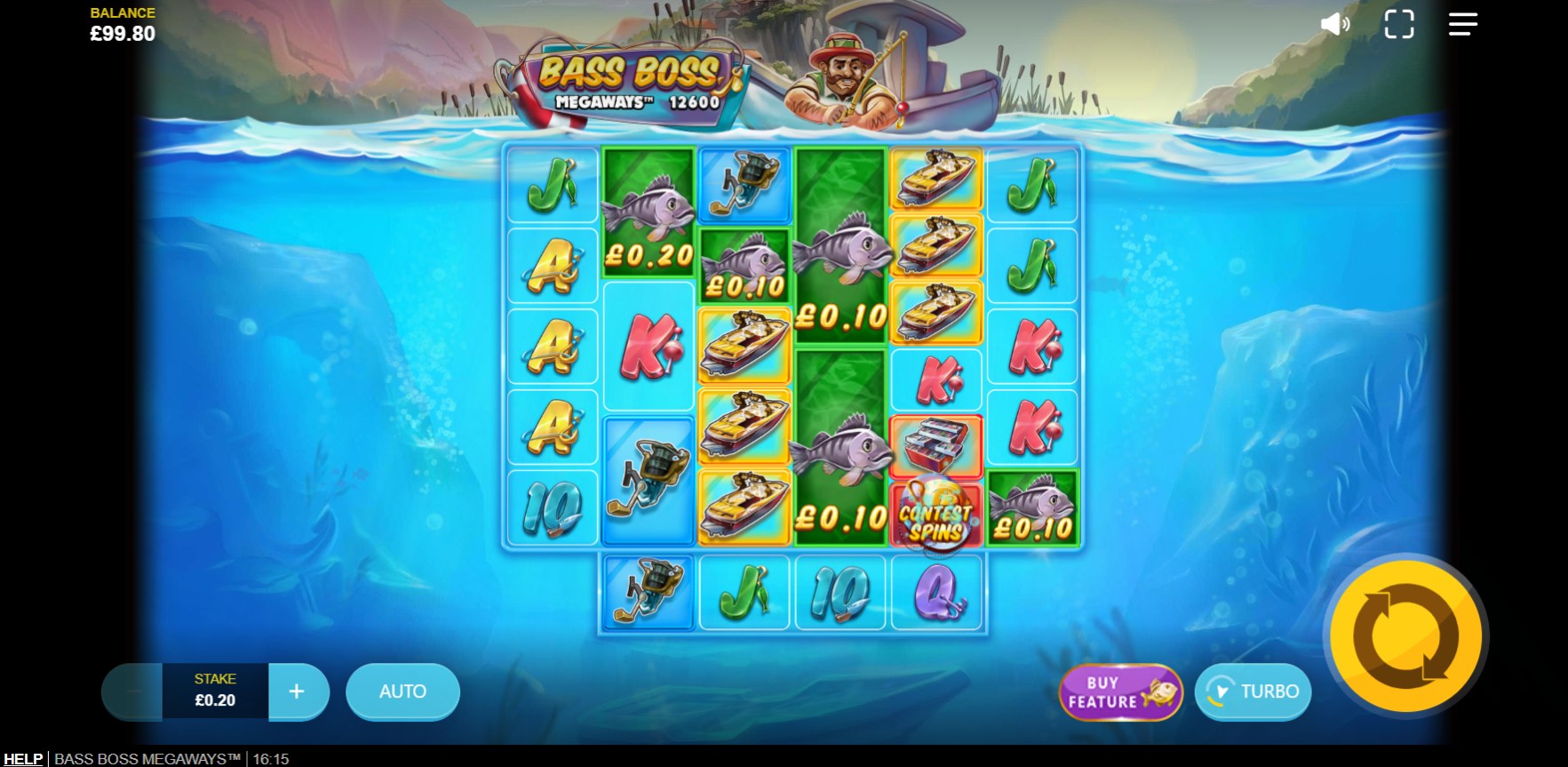Decrease the stake with the minus button
Viewport: 1568px width, 767px height.
coord(131,691)
